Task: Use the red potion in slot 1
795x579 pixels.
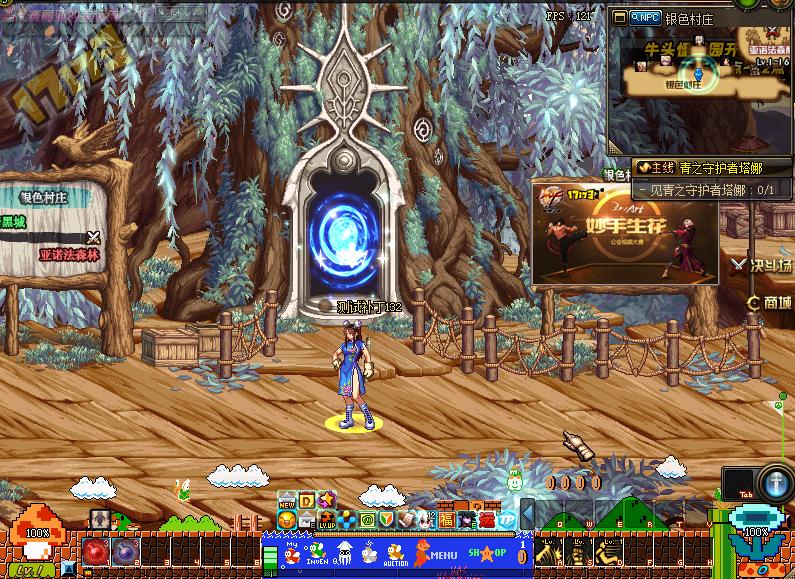Action: click(96, 551)
